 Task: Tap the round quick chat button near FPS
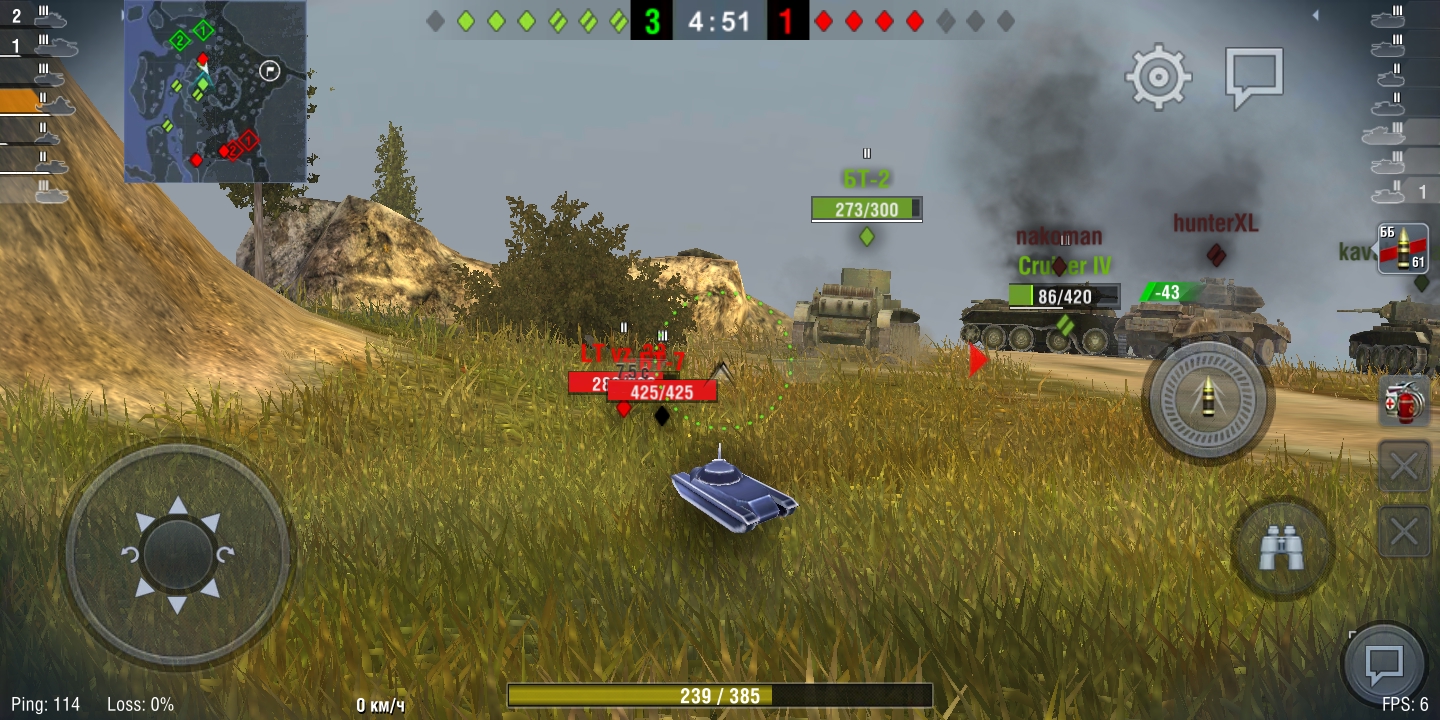coord(1384,664)
